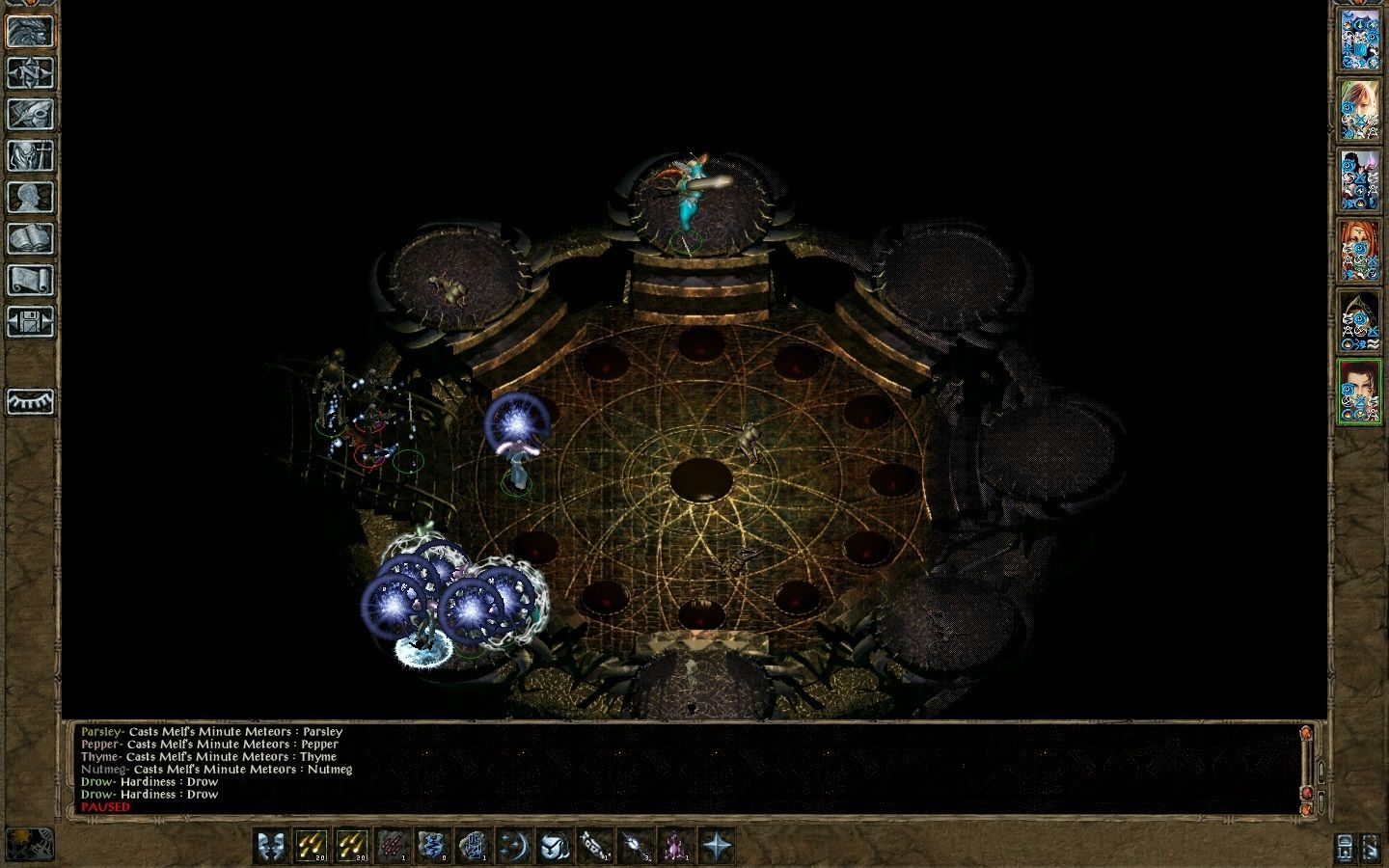1389x868 pixels.
Task: Open special abilities with the star icon
Action: [x=716, y=846]
